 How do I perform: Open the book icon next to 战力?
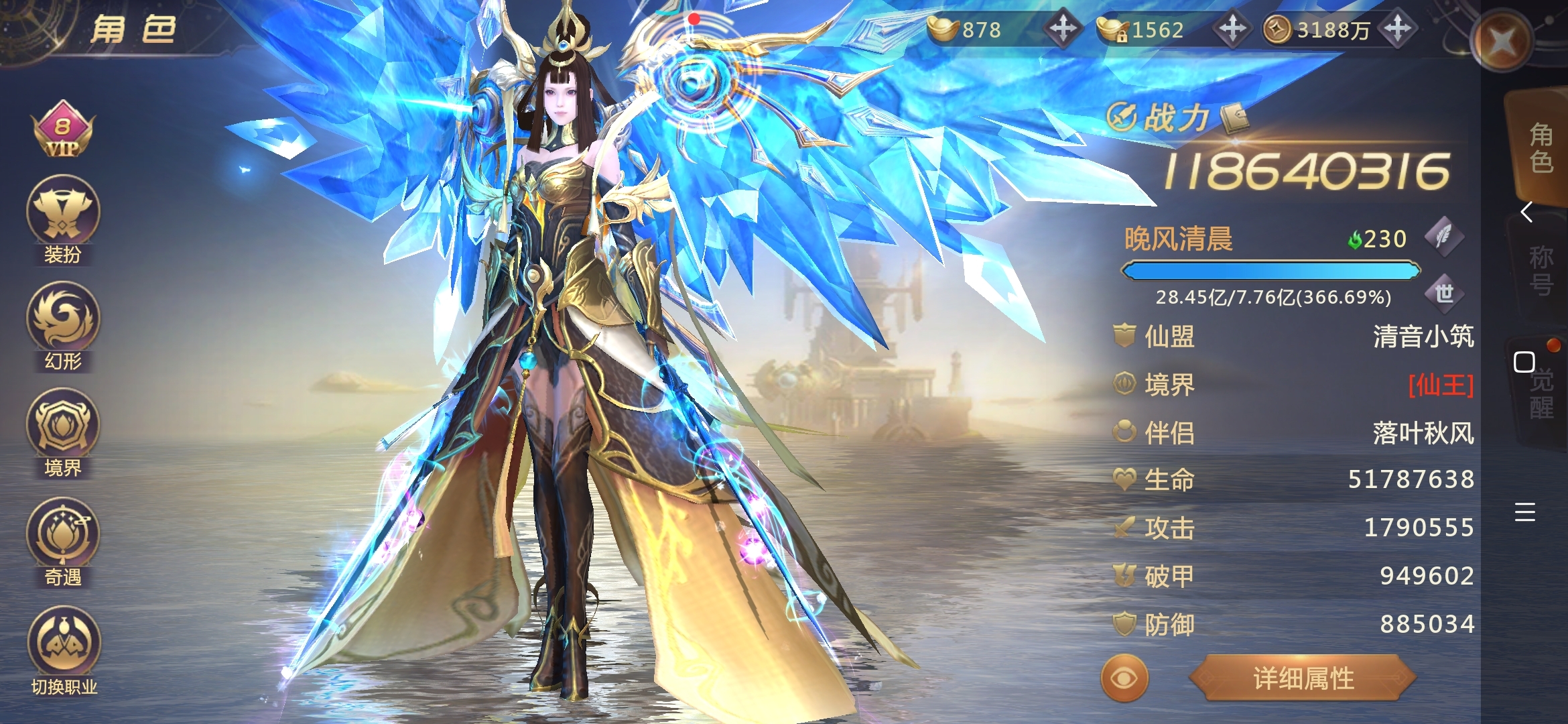(1234, 118)
